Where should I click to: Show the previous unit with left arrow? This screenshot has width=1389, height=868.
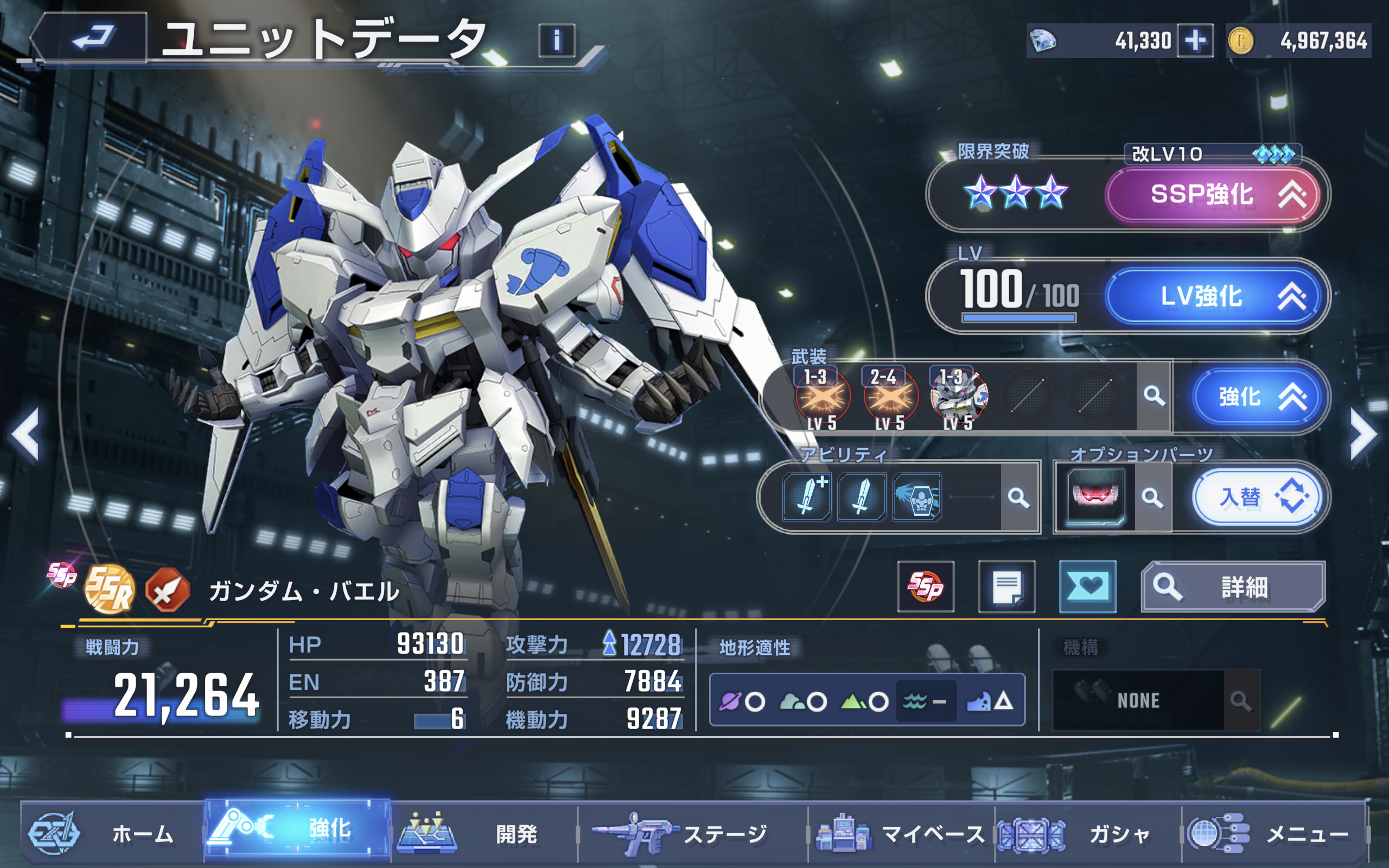pyautogui.click(x=26, y=434)
